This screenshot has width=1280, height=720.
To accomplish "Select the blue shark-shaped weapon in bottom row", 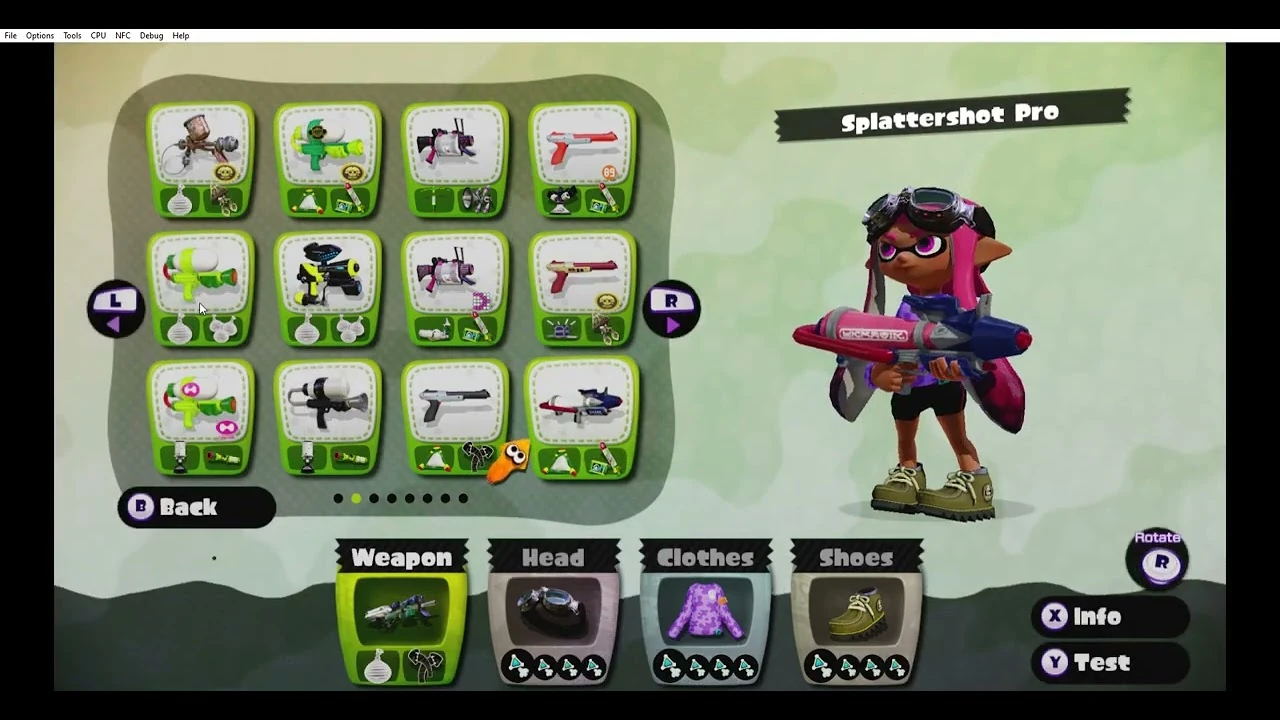I will pyautogui.click(x=582, y=405).
